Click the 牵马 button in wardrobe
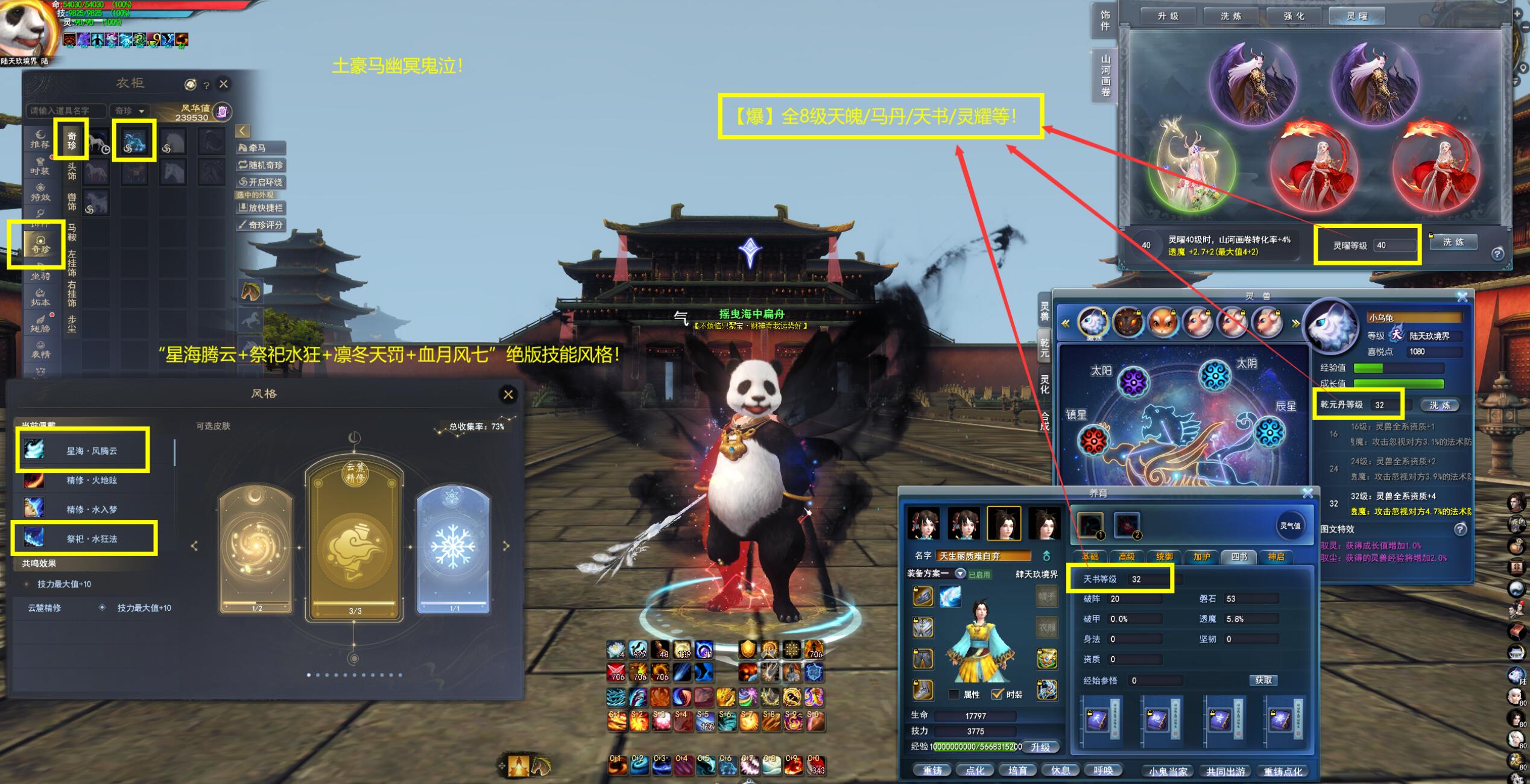 pyautogui.click(x=261, y=148)
